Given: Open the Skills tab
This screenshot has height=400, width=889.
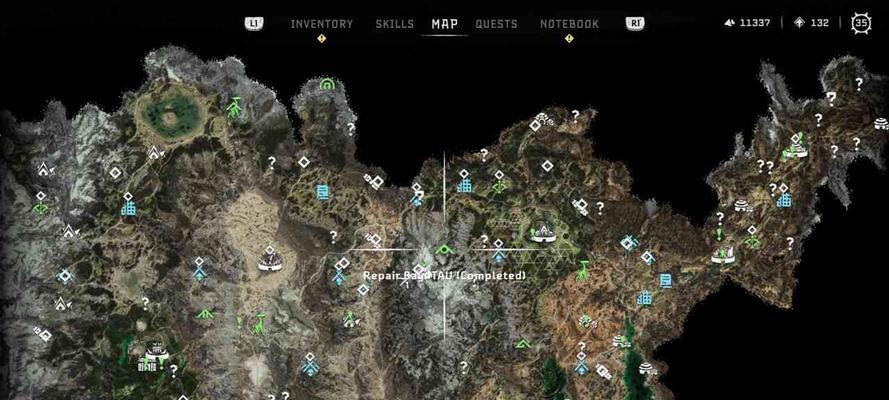Looking at the screenshot, I should coord(394,24).
